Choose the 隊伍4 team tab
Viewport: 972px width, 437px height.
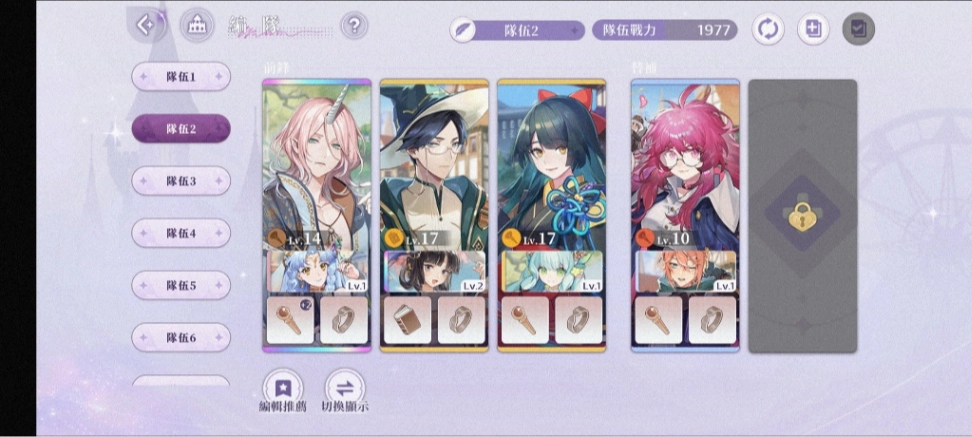181,233
